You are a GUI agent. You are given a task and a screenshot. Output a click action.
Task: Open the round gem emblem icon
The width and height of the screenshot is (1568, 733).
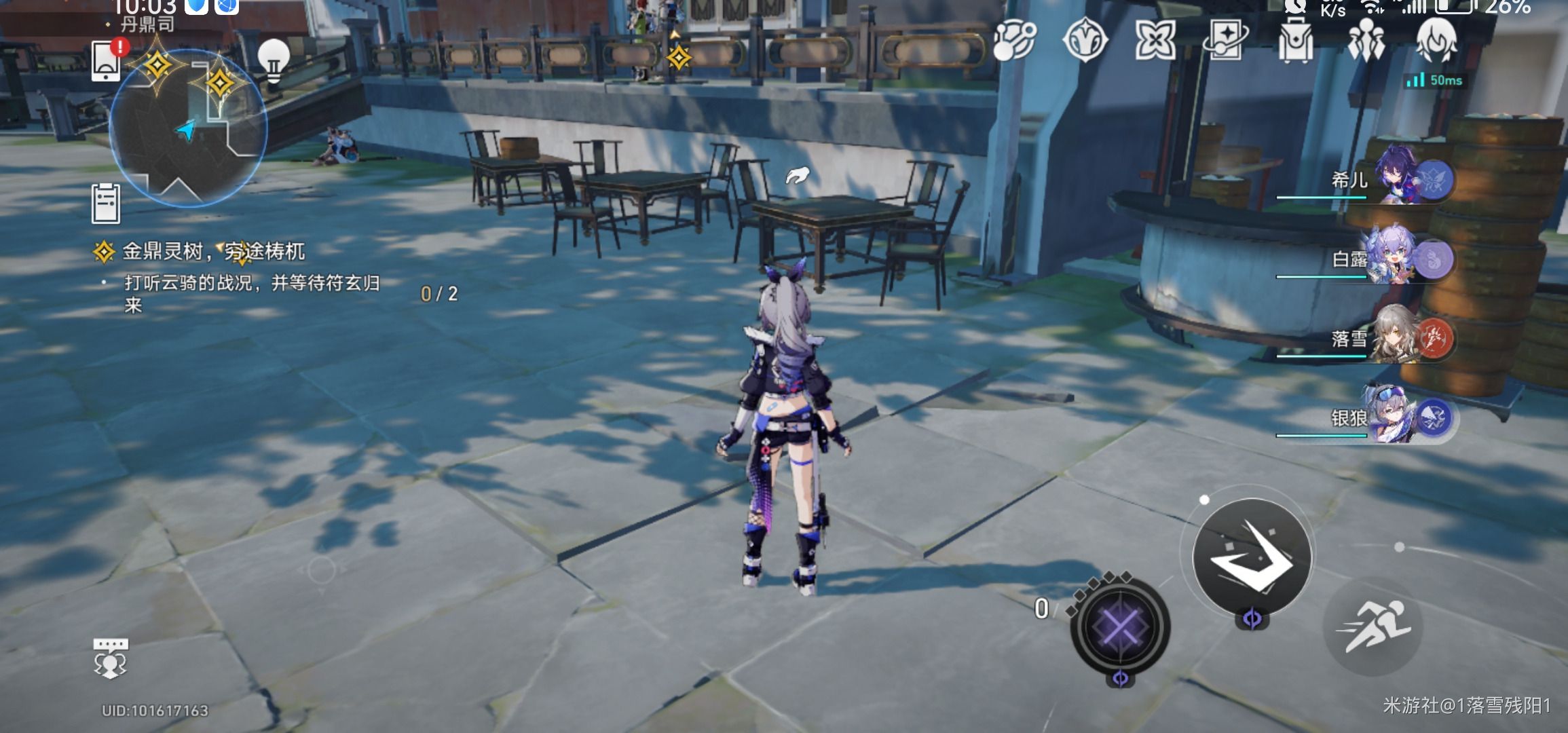pos(1085,40)
